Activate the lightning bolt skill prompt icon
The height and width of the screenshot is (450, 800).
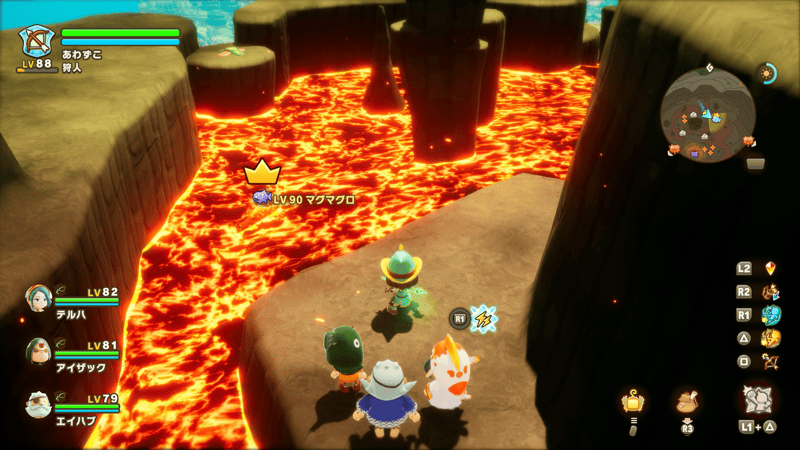point(484,319)
